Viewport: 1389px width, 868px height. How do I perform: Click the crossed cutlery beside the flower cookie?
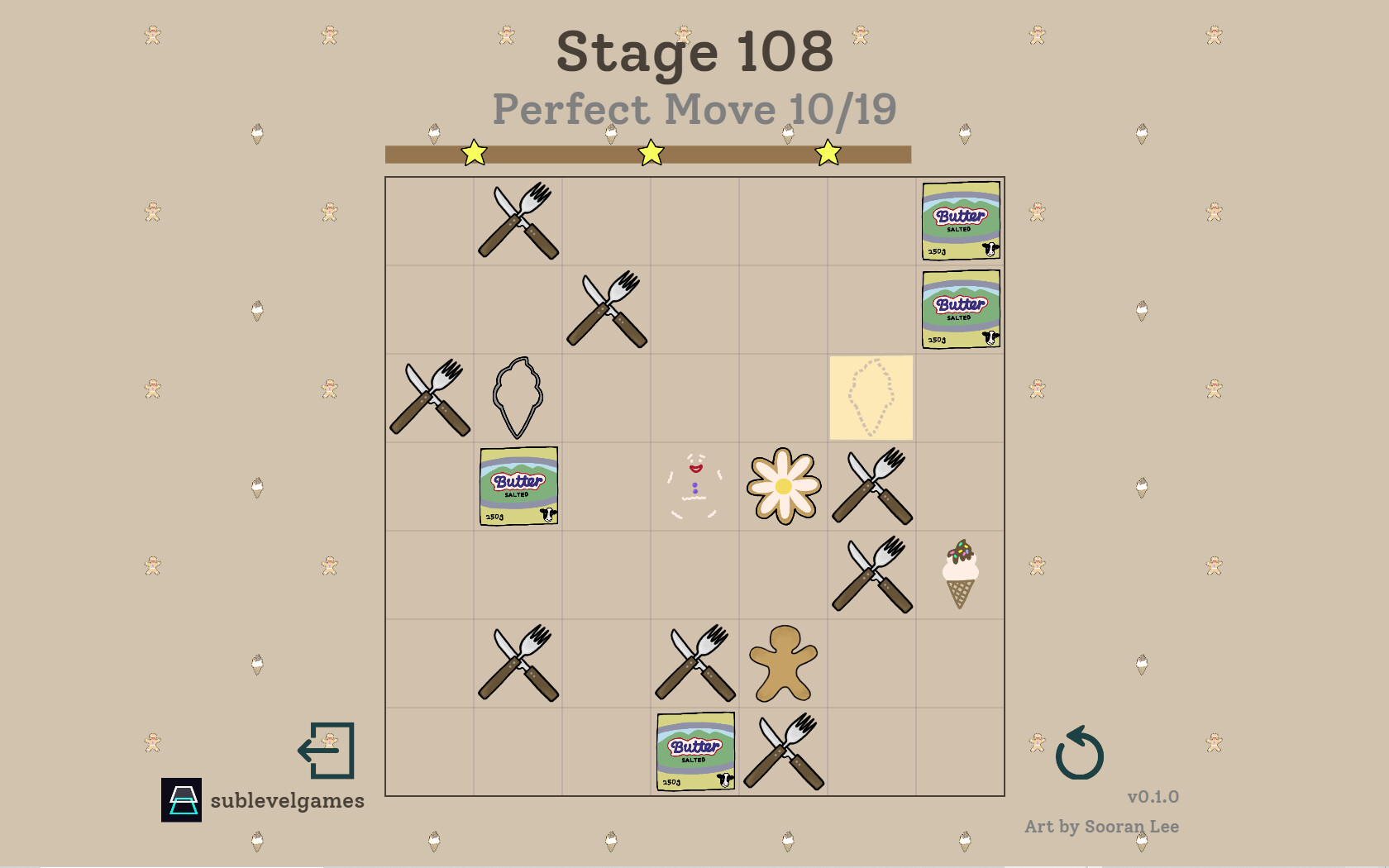click(x=871, y=487)
